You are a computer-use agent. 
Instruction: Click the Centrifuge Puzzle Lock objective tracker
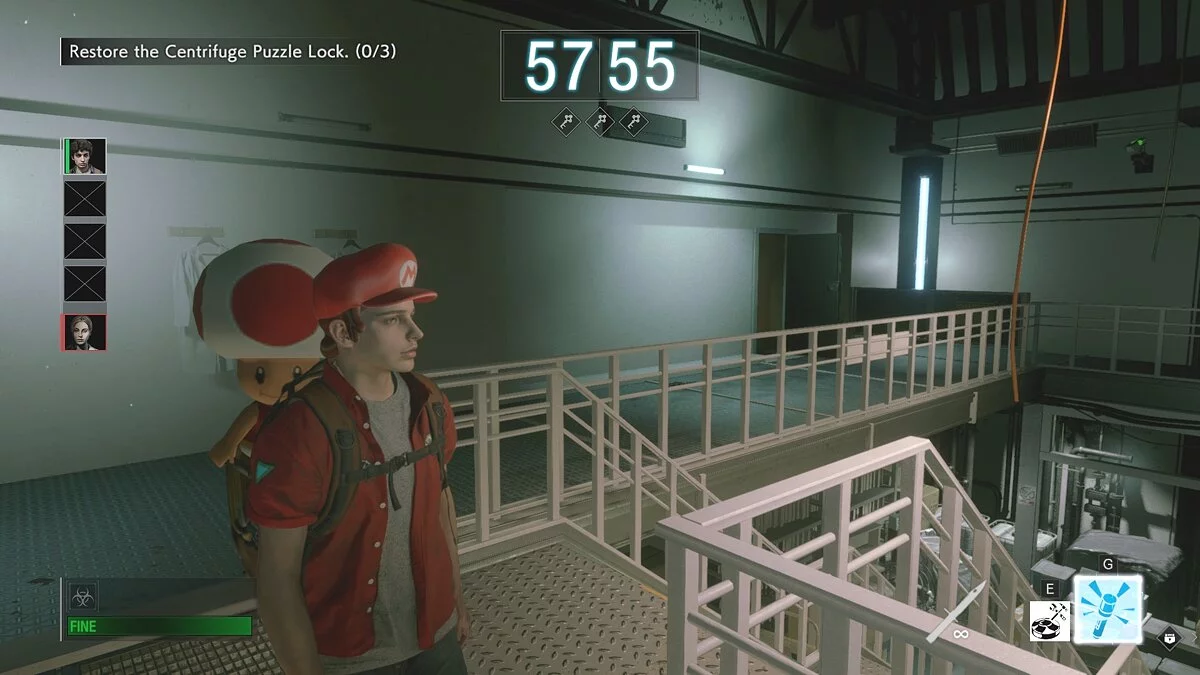pos(229,51)
